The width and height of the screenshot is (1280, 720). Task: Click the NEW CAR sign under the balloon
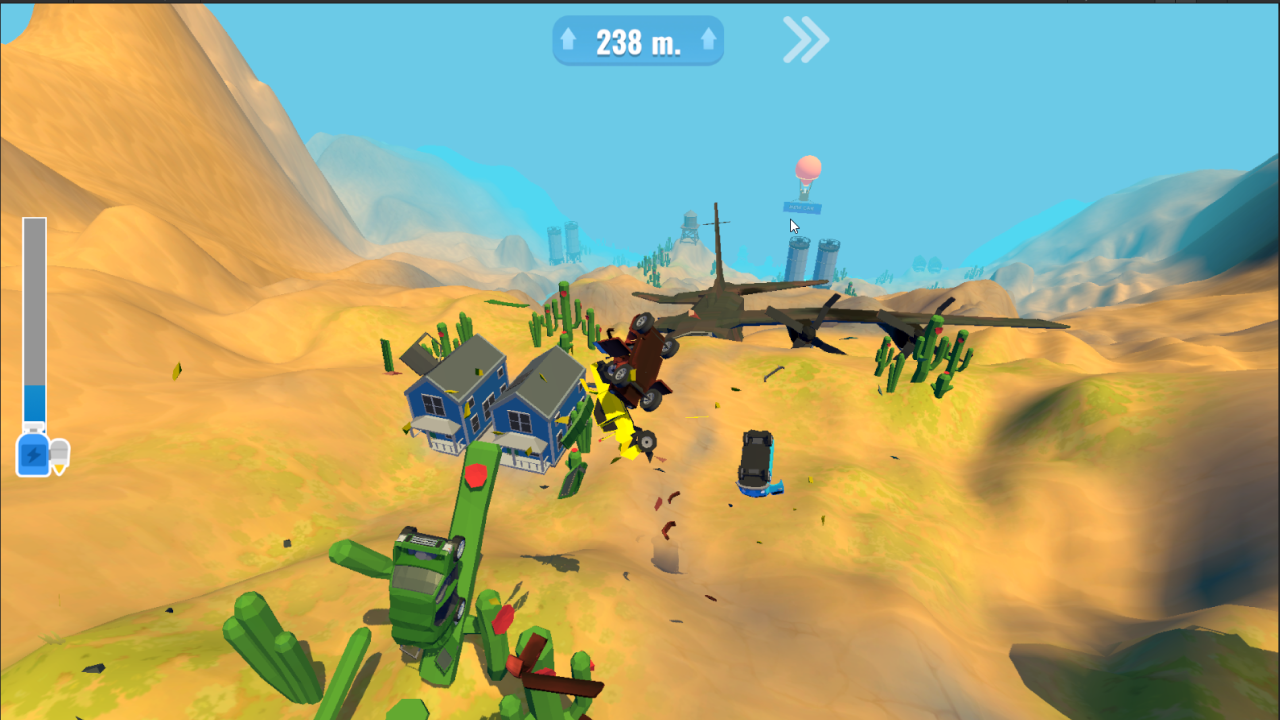click(x=803, y=208)
